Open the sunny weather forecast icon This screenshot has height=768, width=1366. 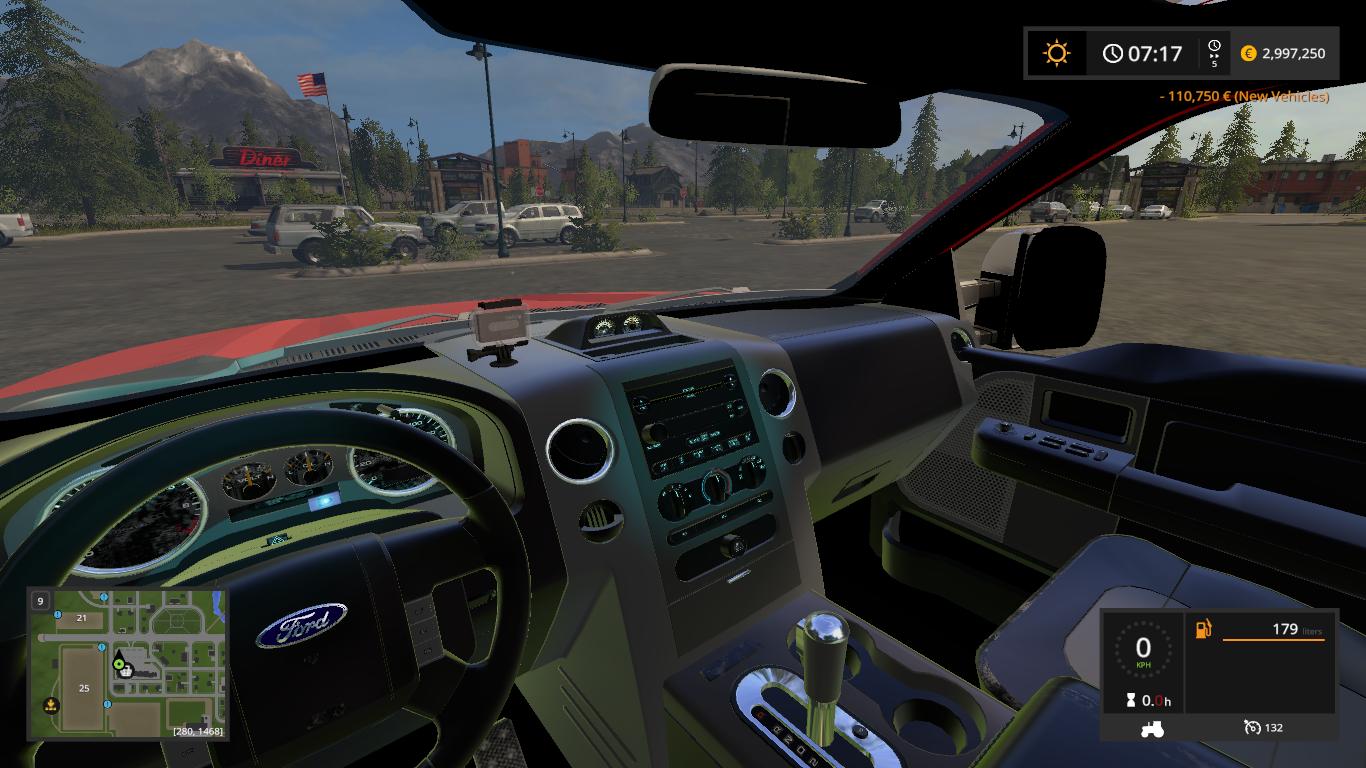(1056, 53)
